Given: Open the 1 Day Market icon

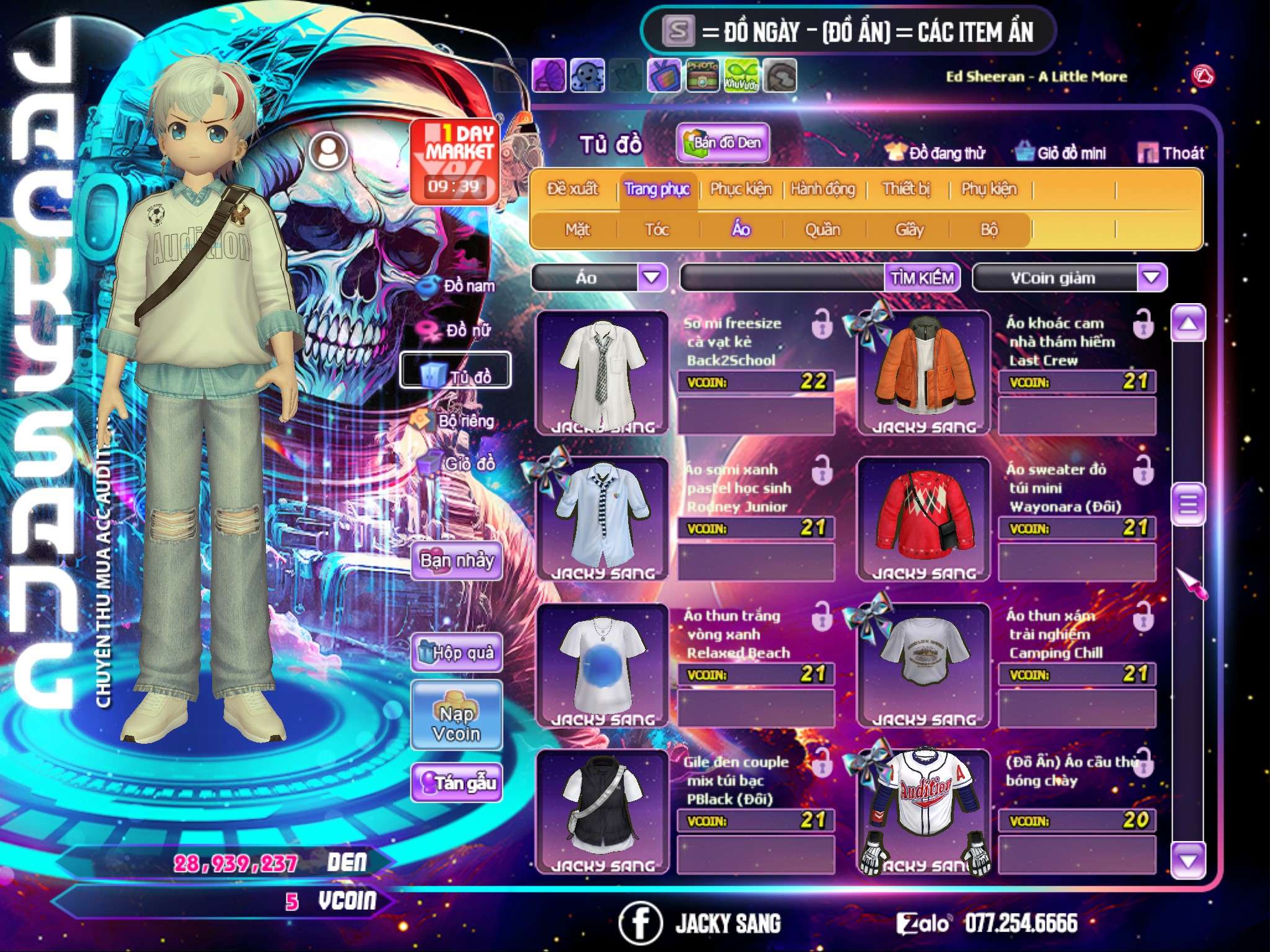Looking at the screenshot, I should (455, 161).
